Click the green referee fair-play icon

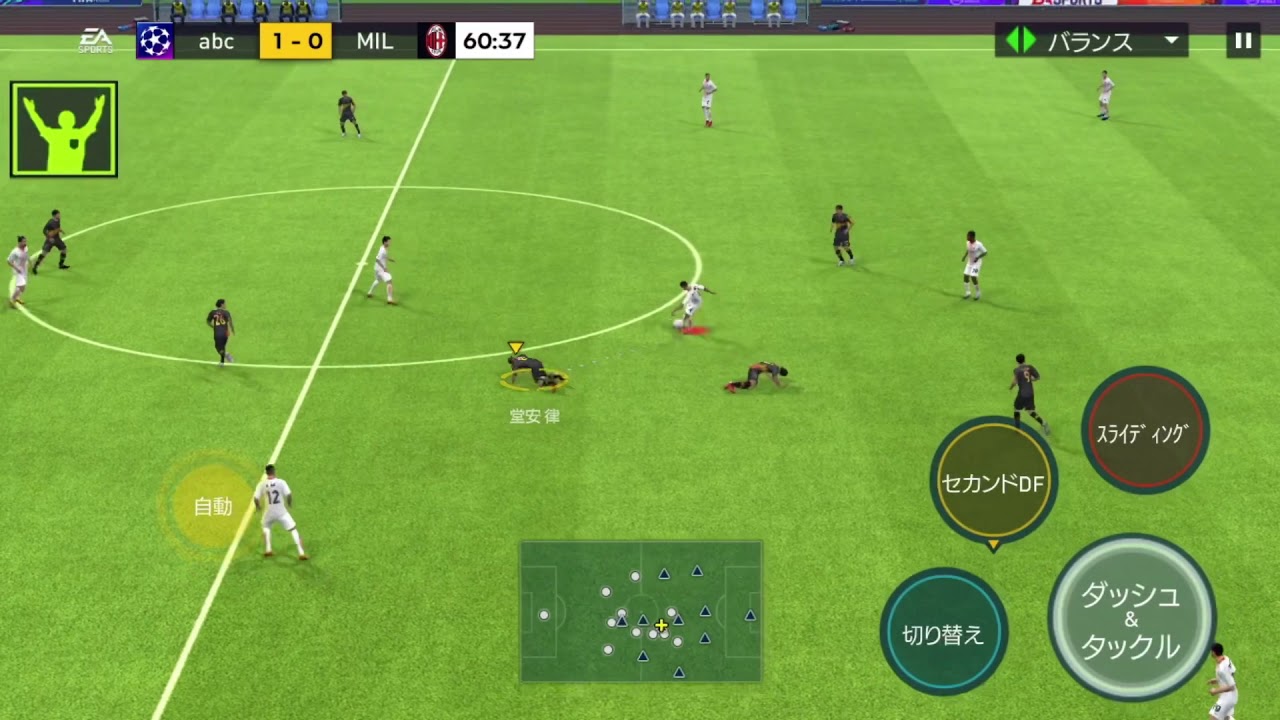63,127
